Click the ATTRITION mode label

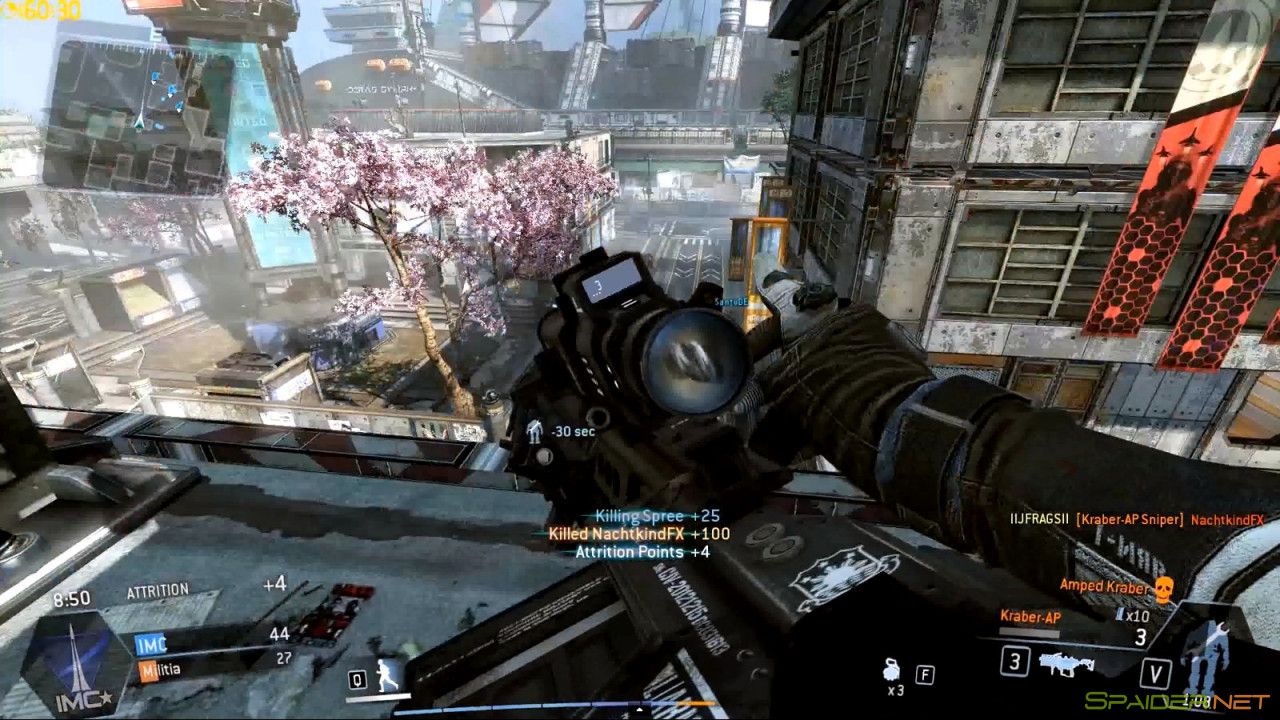pos(156,588)
